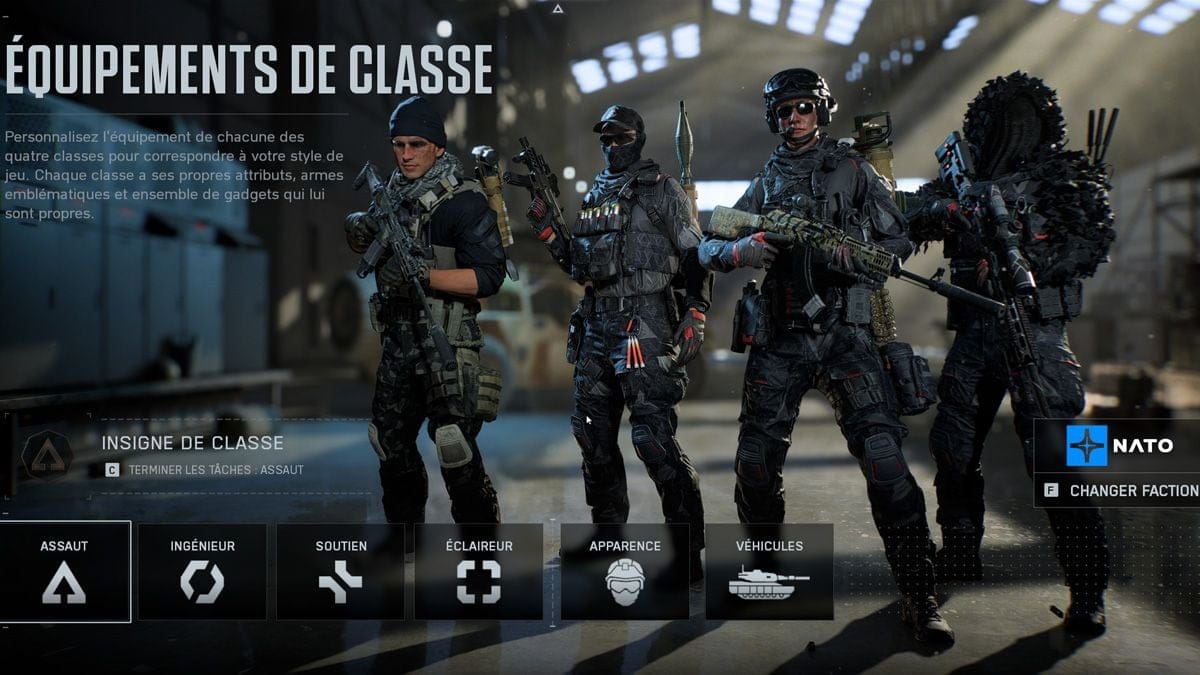Image resolution: width=1200 pixels, height=675 pixels.
Task: Switch to the Soutien class
Action: click(340, 571)
